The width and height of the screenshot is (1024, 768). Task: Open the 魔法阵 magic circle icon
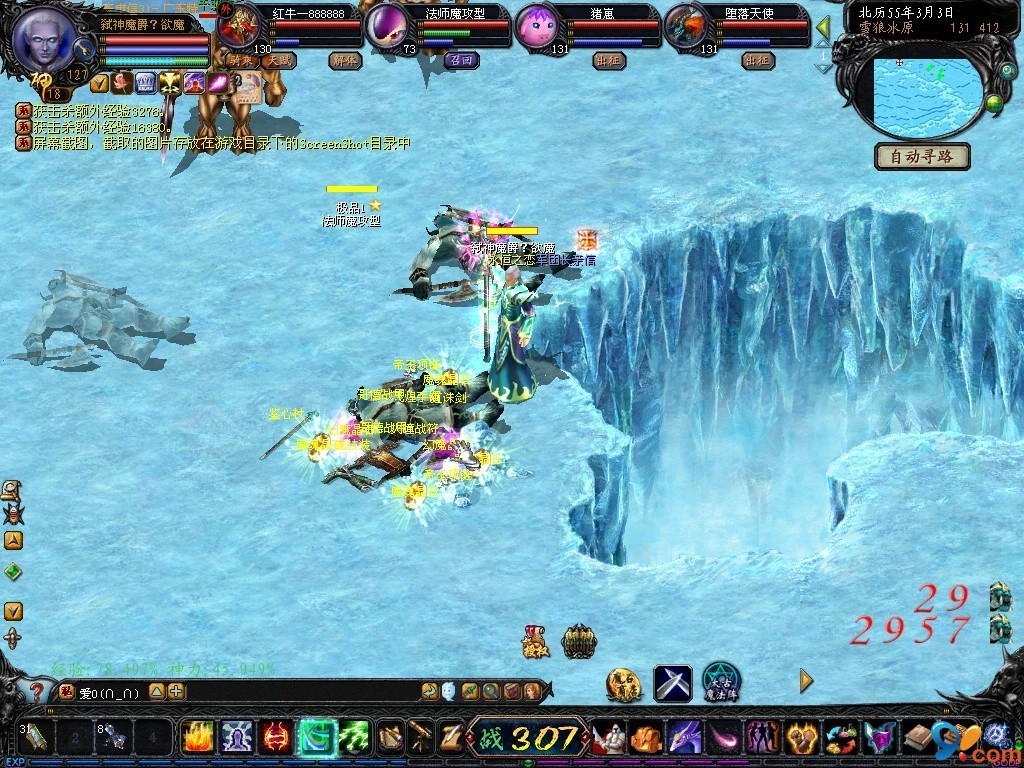tap(721, 682)
